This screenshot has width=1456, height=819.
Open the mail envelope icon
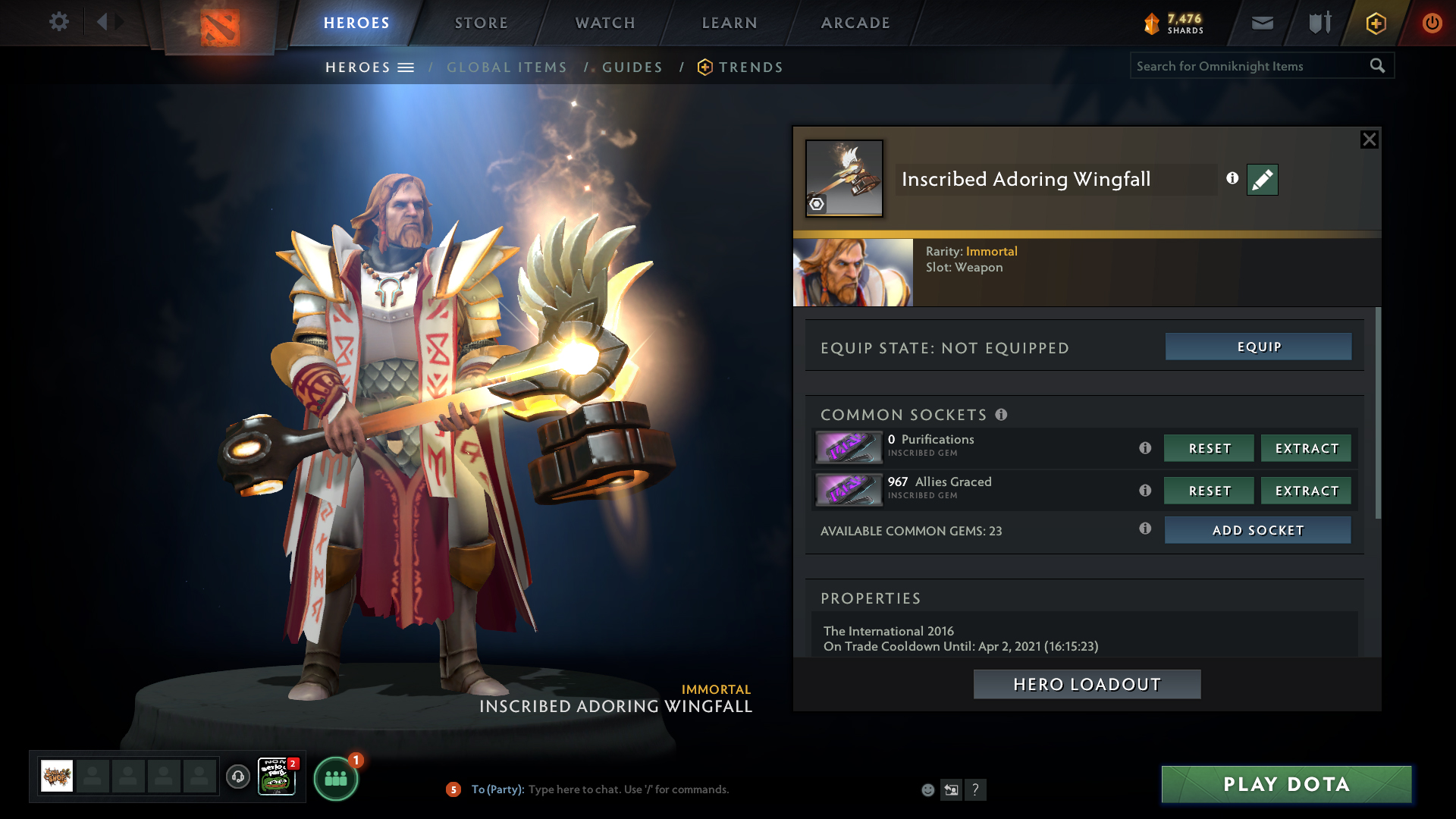click(x=1262, y=23)
